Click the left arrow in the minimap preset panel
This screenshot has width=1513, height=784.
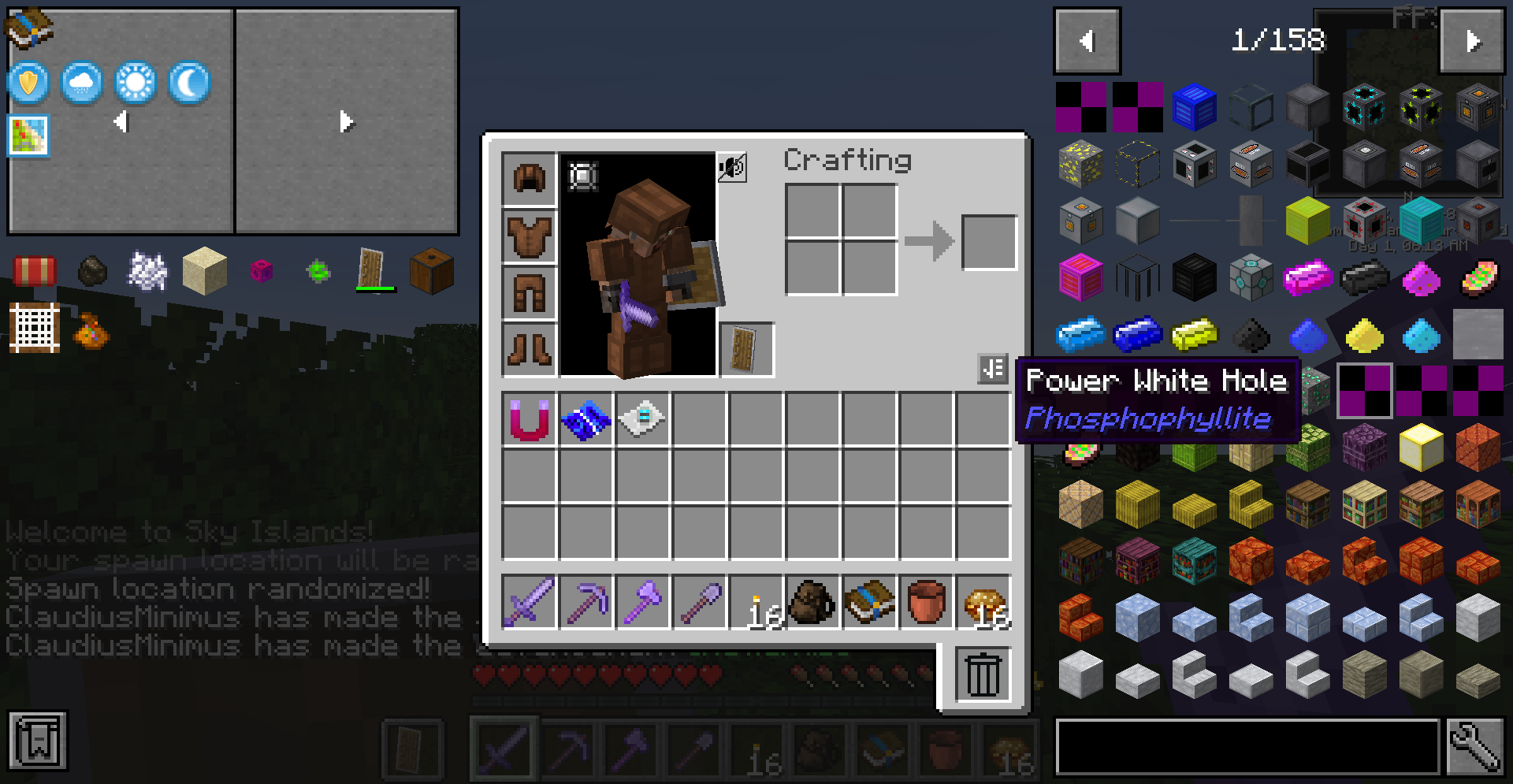point(120,121)
